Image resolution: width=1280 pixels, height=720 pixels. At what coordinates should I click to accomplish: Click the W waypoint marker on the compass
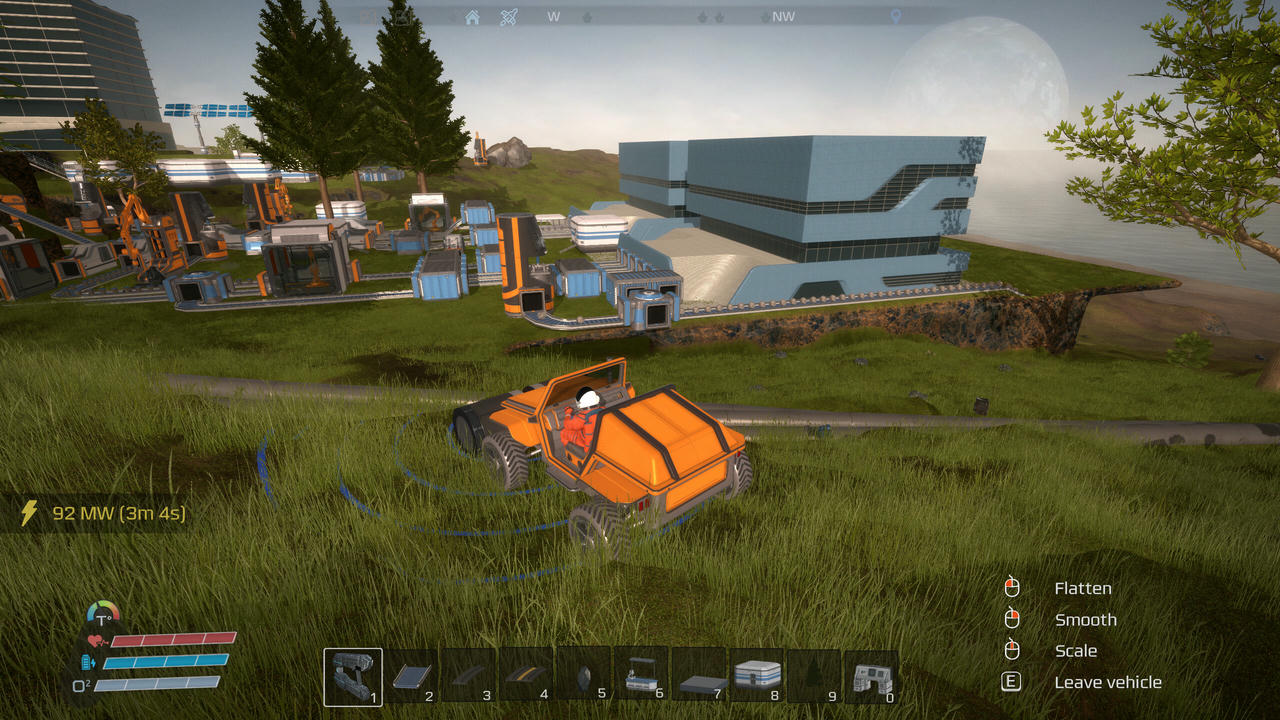[554, 17]
